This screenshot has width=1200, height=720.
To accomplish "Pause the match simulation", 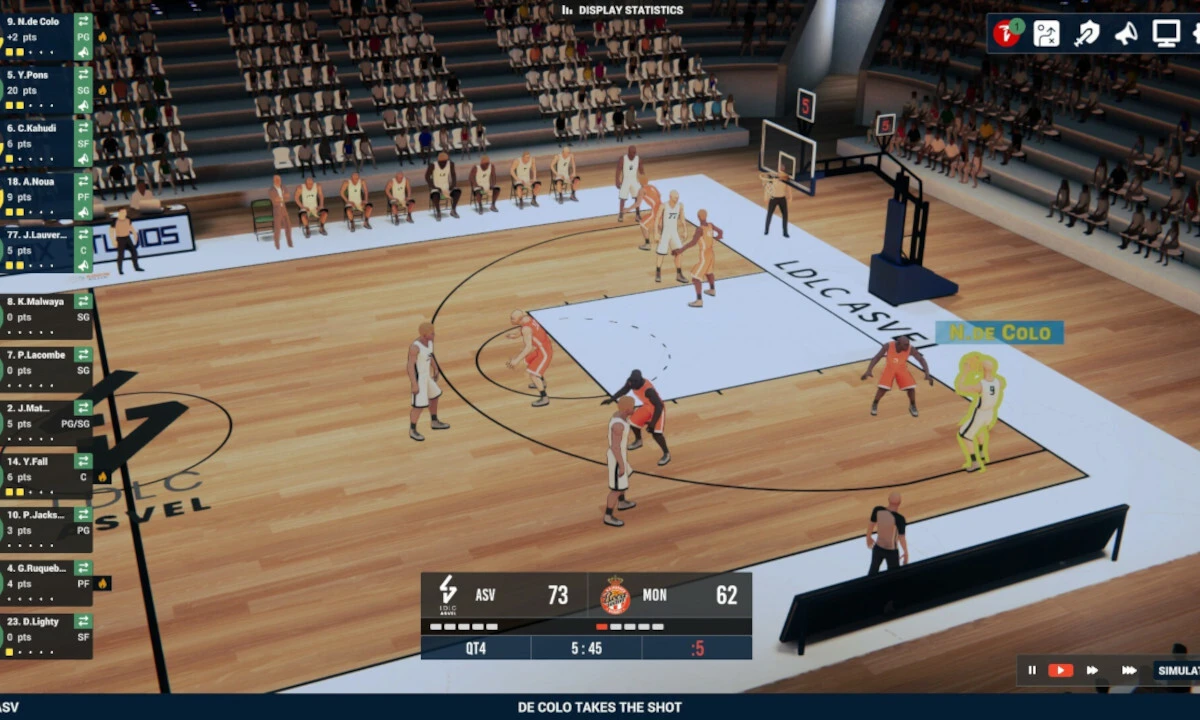I will (x=1032, y=670).
